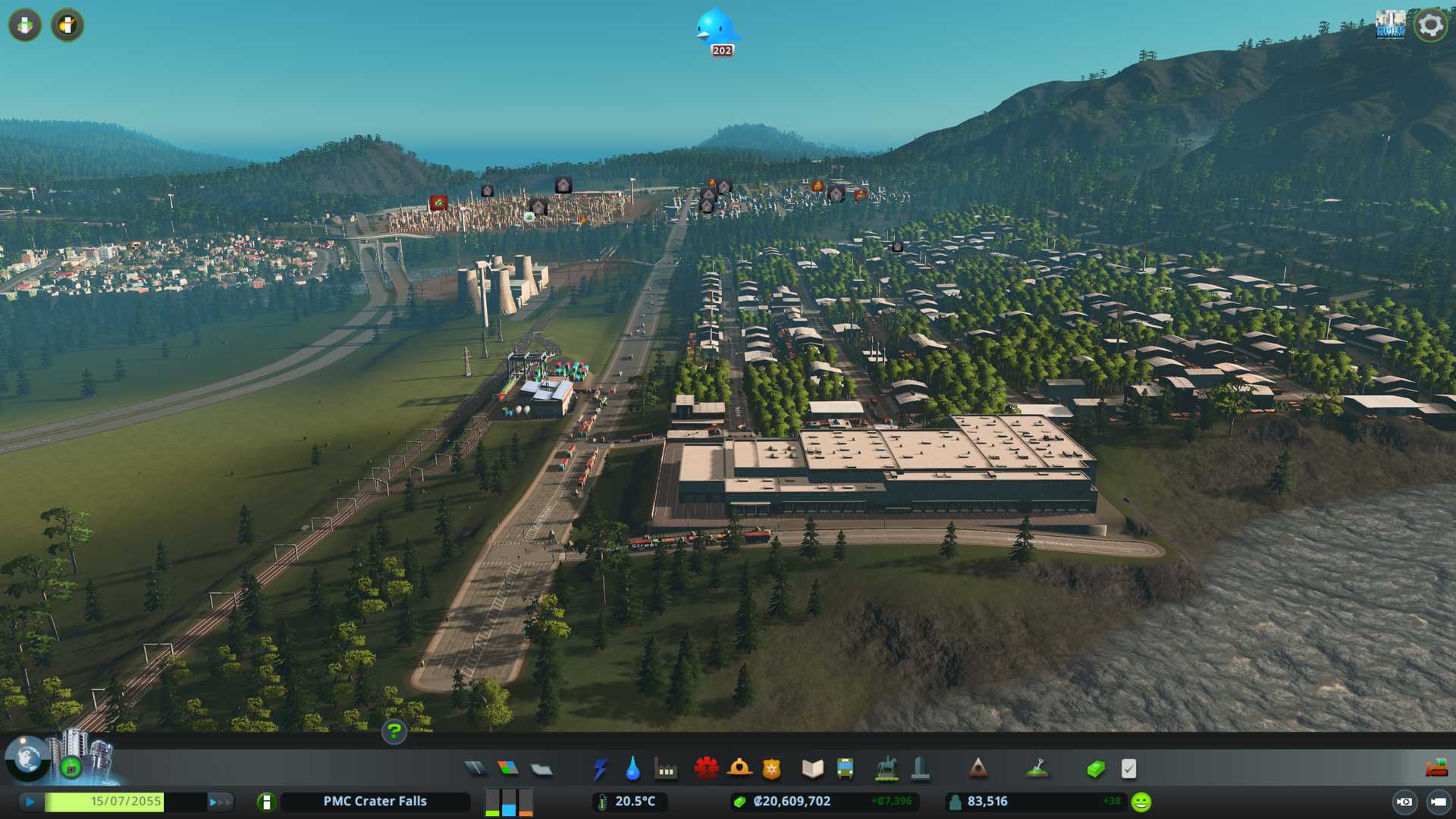Viewport: 1456px width, 819px height.
Task: Open the Parks statue menu
Action: tap(886, 769)
